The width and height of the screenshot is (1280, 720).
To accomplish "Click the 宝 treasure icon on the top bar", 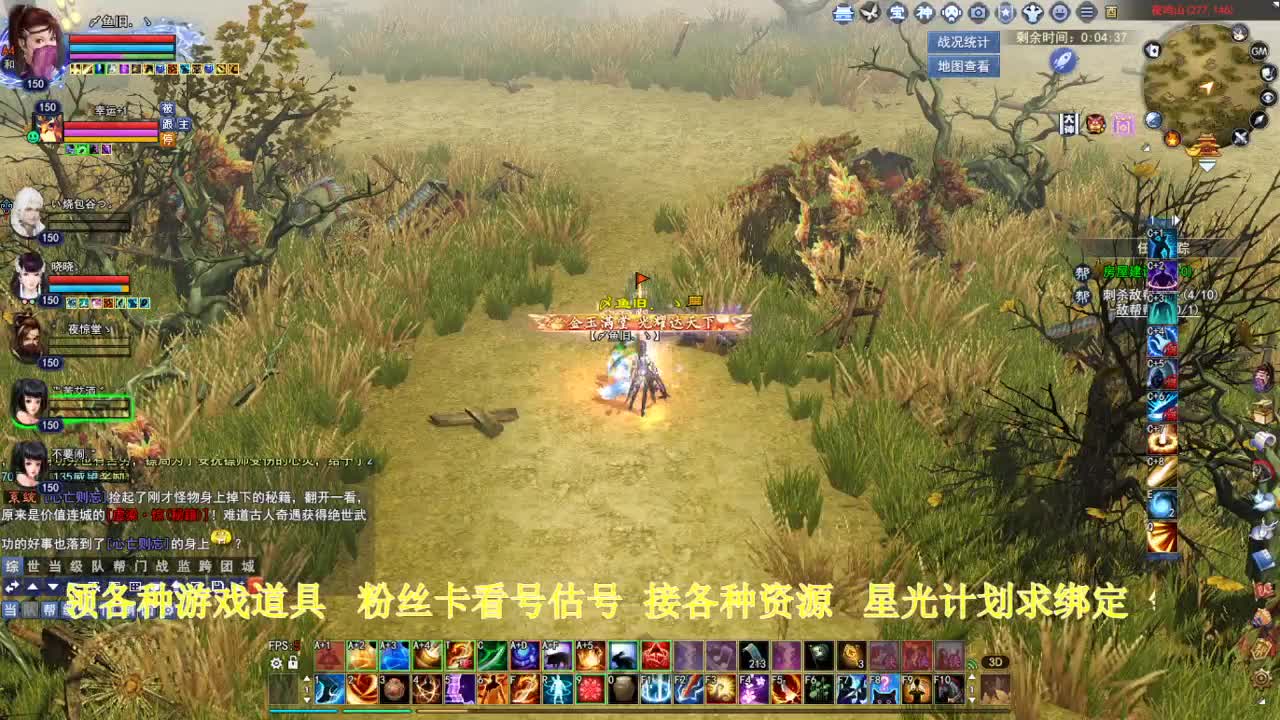I will (x=898, y=13).
